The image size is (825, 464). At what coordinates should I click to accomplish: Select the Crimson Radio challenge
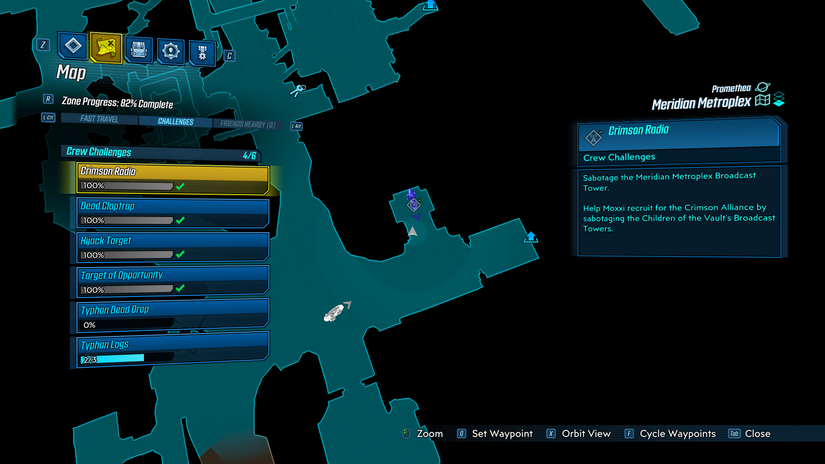(x=172, y=179)
